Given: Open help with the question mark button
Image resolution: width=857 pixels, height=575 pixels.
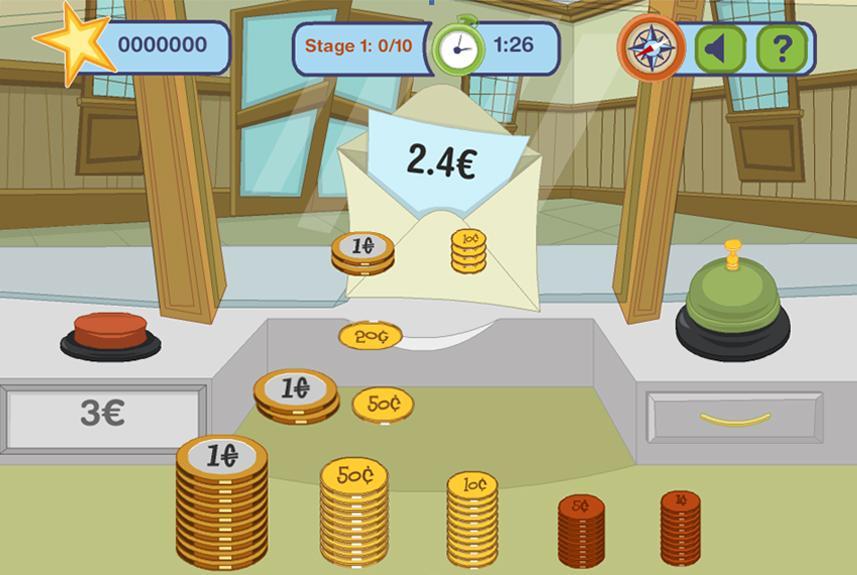Looking at the screenshot, I should coord(781,47).
